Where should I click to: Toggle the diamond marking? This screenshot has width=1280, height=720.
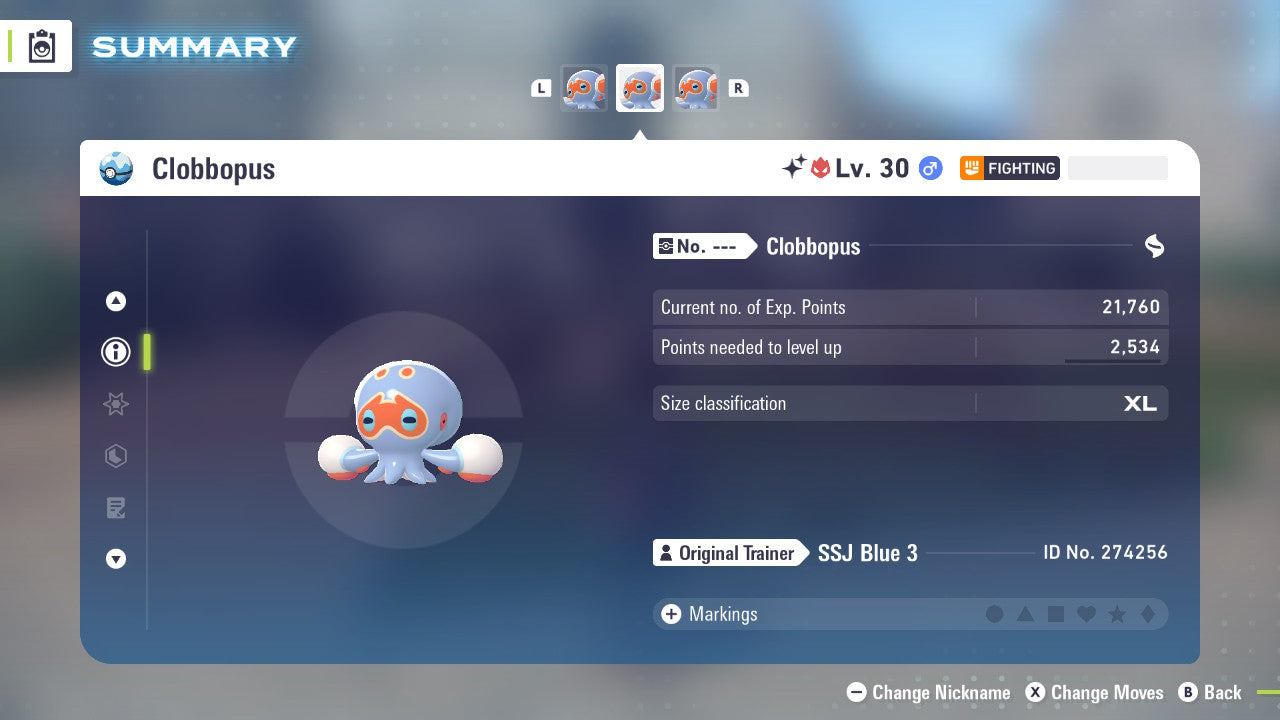click(x=1147, y=614)
